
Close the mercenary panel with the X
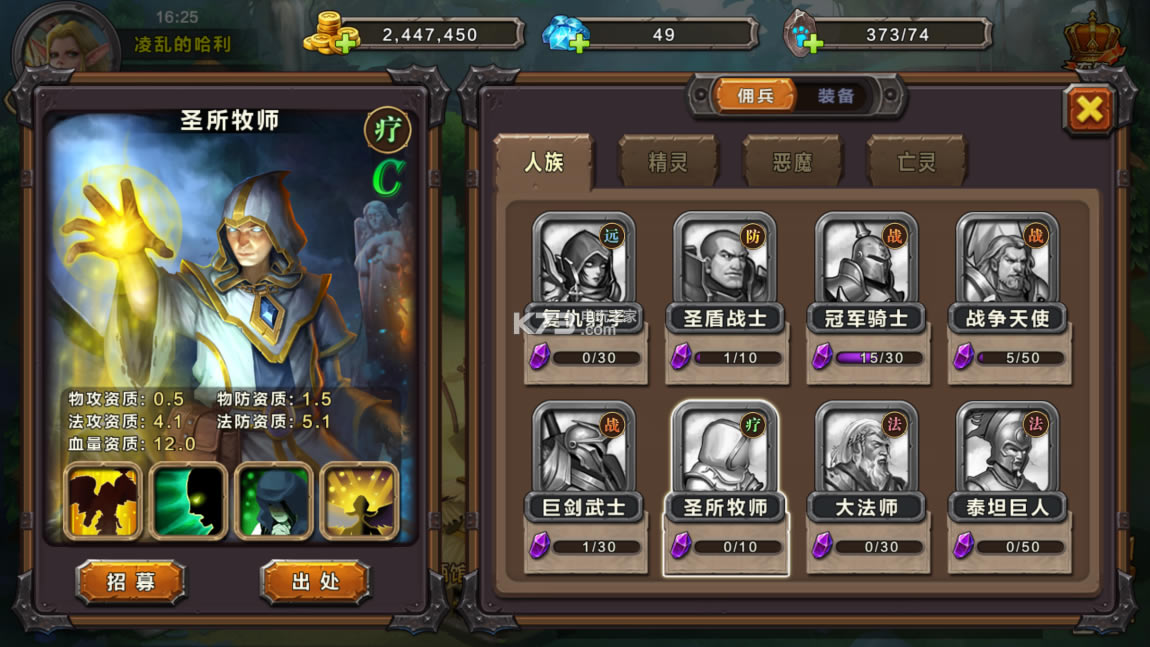pyautogui.click(x=1088, y=109)
